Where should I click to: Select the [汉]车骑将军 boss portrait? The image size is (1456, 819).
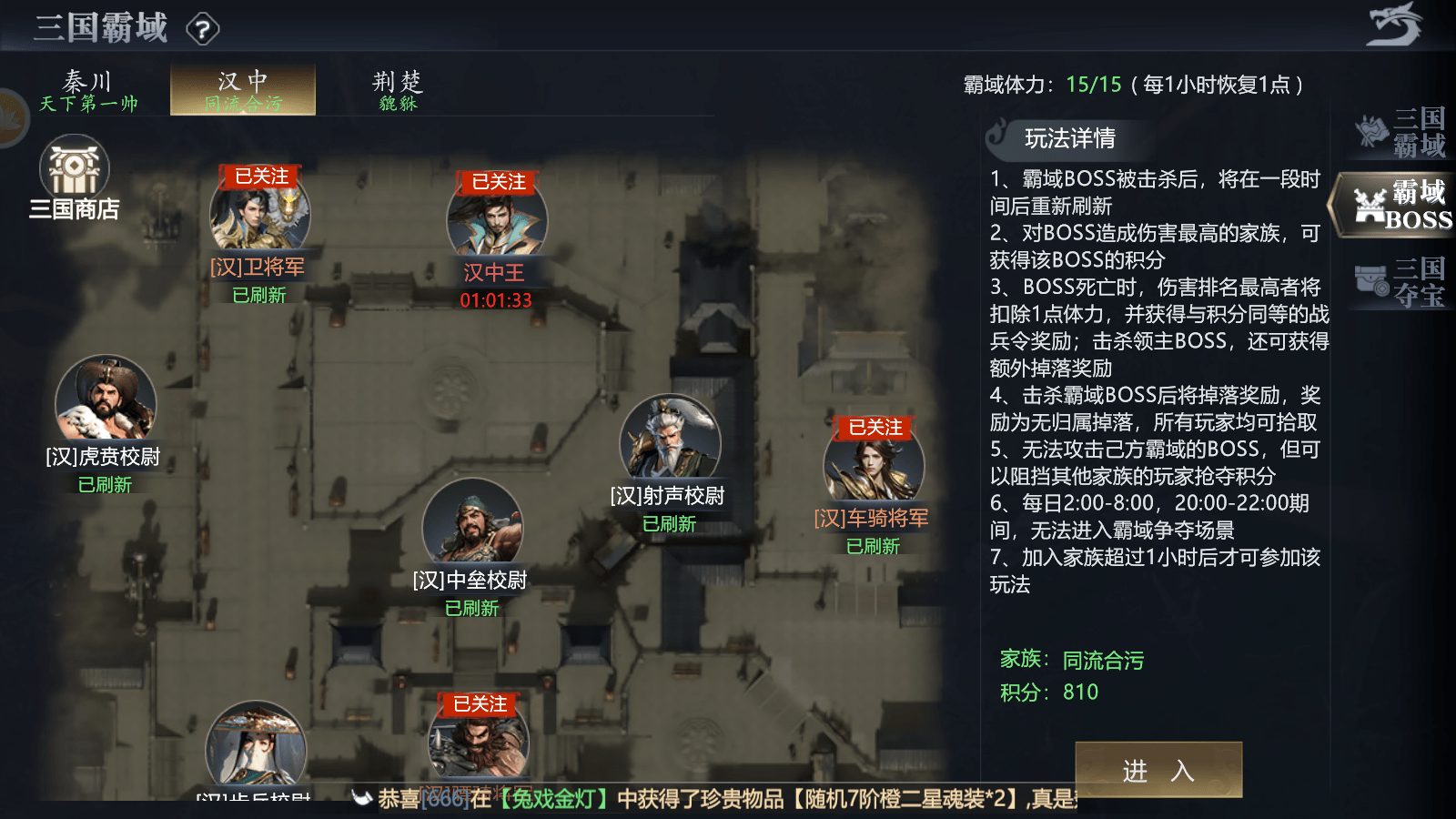874,464
